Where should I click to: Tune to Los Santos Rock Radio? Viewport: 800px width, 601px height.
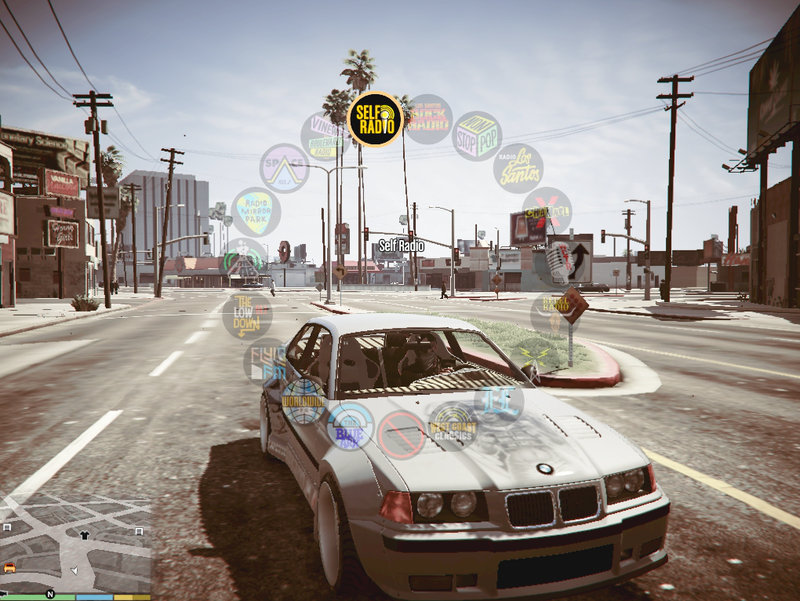coord(429,119)
